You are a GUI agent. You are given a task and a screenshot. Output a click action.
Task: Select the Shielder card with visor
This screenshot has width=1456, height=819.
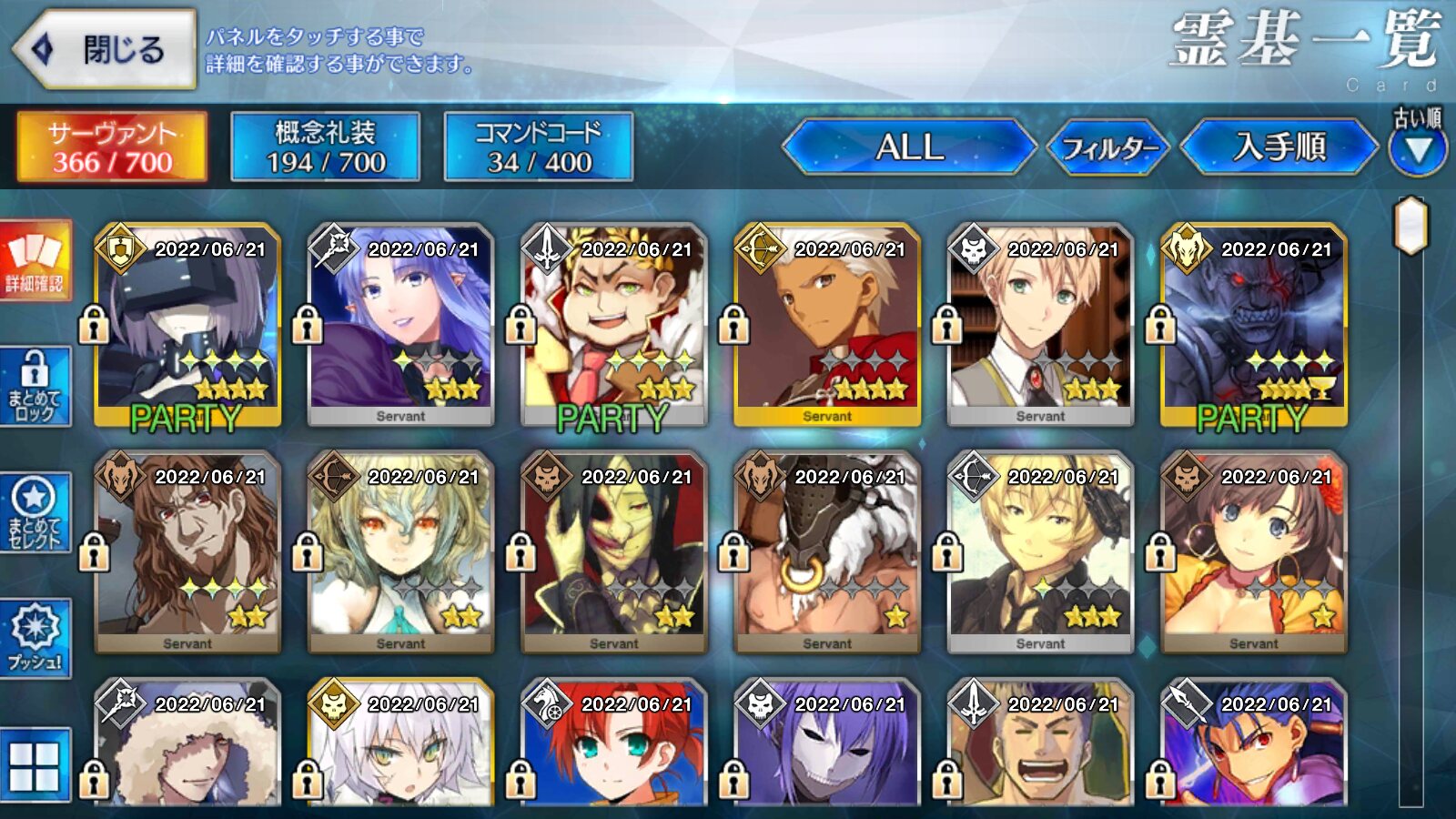coord(187,325)
